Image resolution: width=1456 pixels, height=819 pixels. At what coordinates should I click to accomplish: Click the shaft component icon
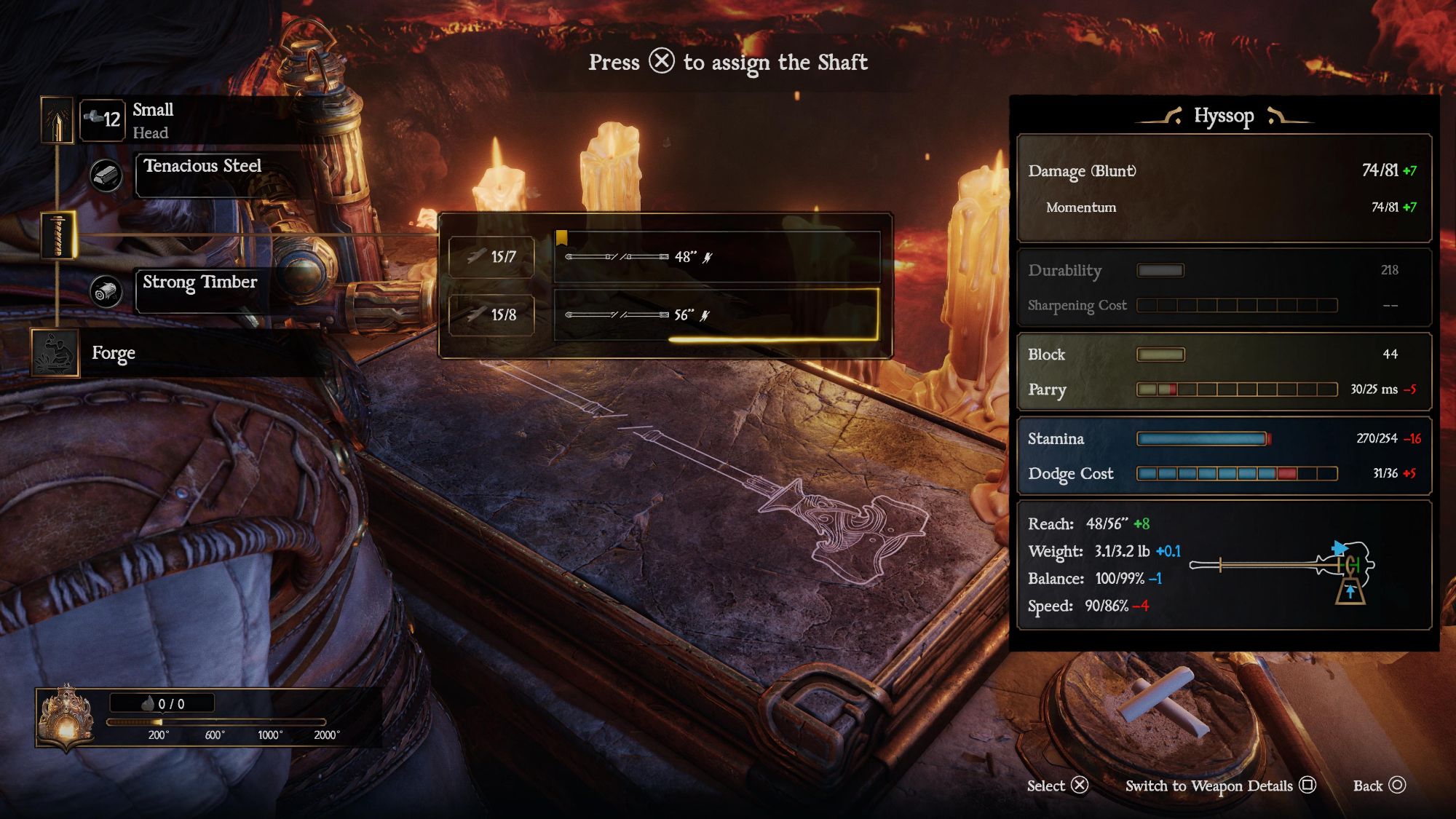pos(58,235)
